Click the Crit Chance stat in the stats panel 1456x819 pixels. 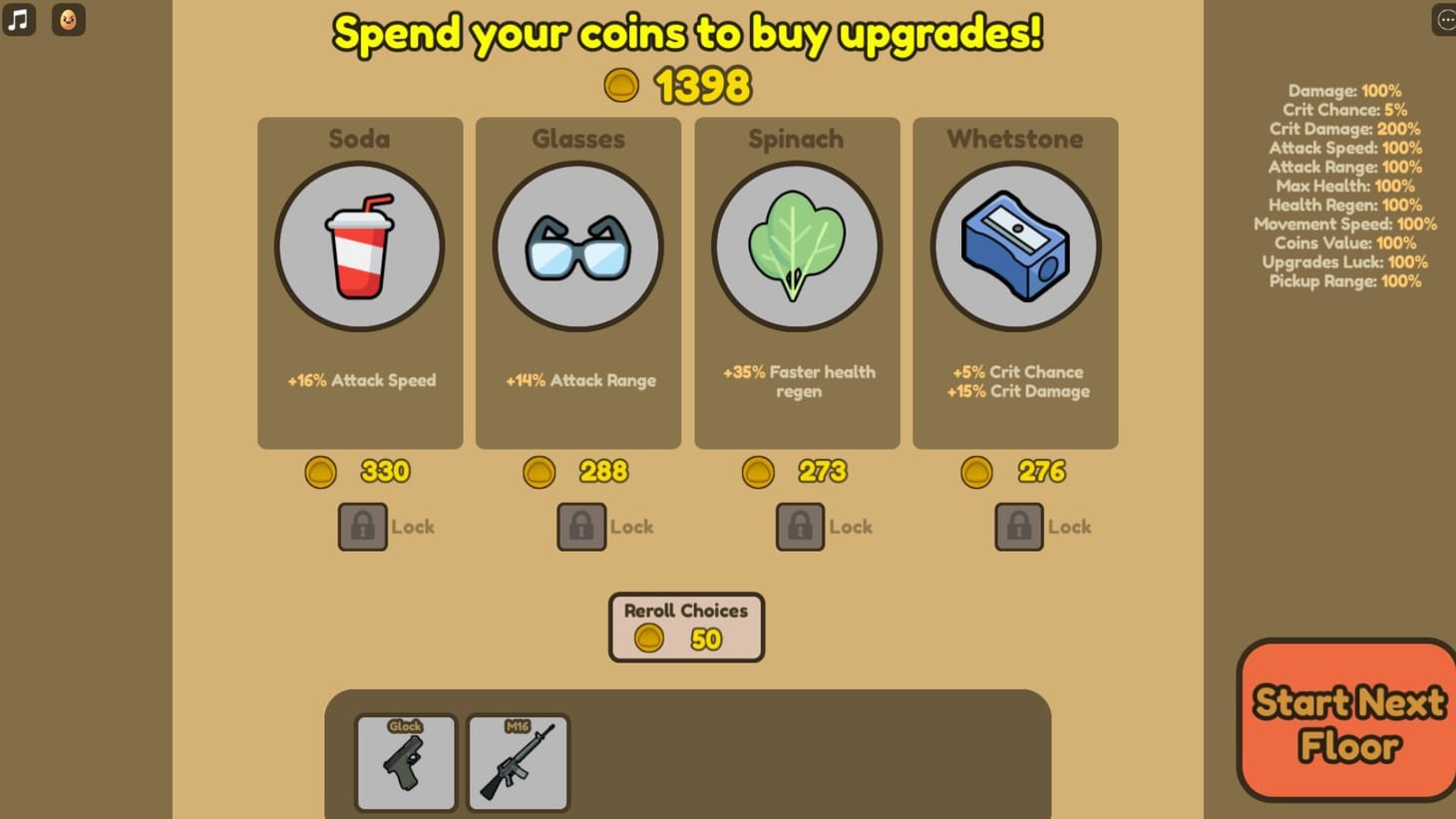[1346, 110]
